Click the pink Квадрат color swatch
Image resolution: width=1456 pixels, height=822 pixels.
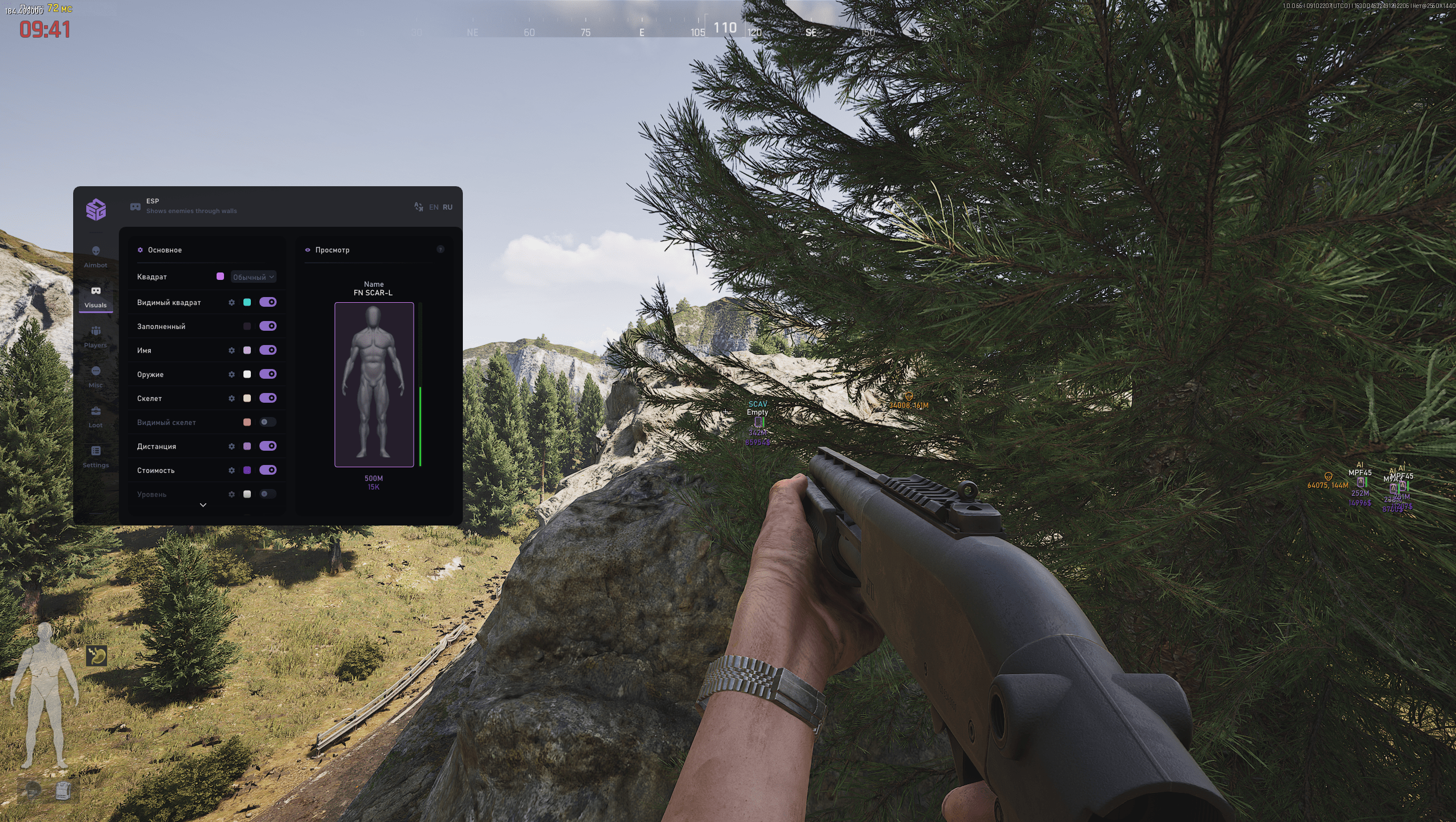(220, 276)
